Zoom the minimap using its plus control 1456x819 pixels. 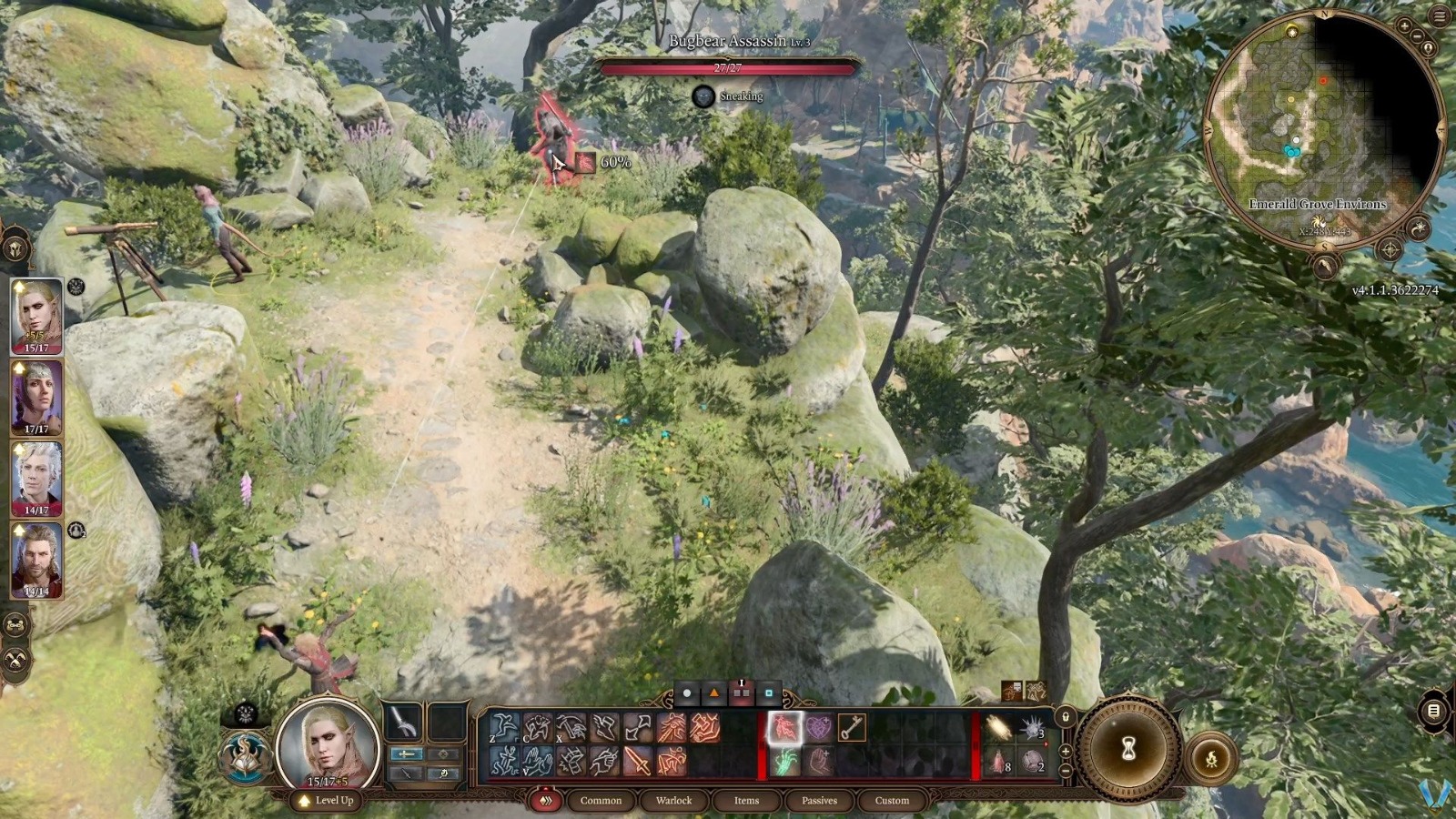tap(1404, 25)
